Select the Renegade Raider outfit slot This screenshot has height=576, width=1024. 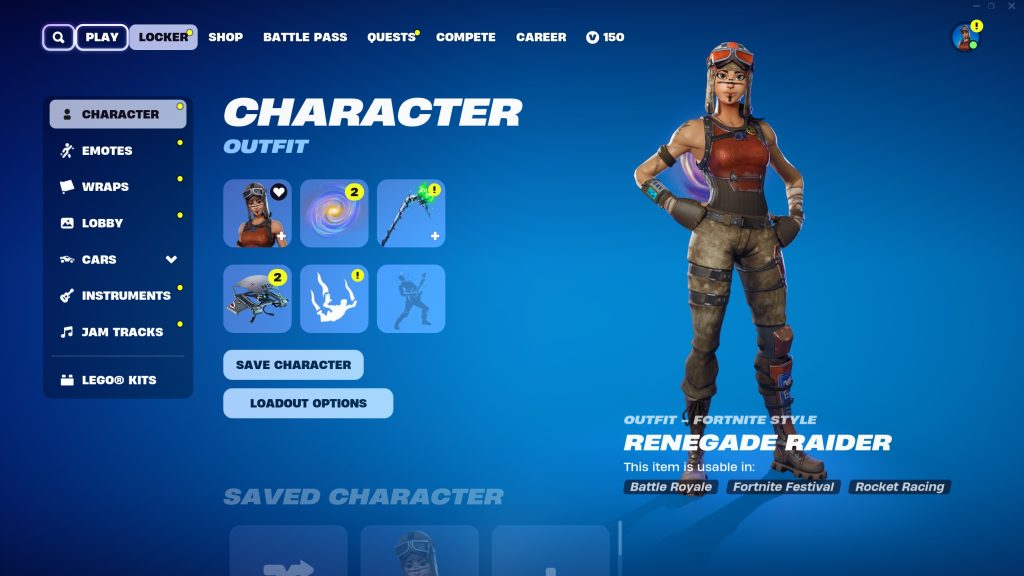257,214
